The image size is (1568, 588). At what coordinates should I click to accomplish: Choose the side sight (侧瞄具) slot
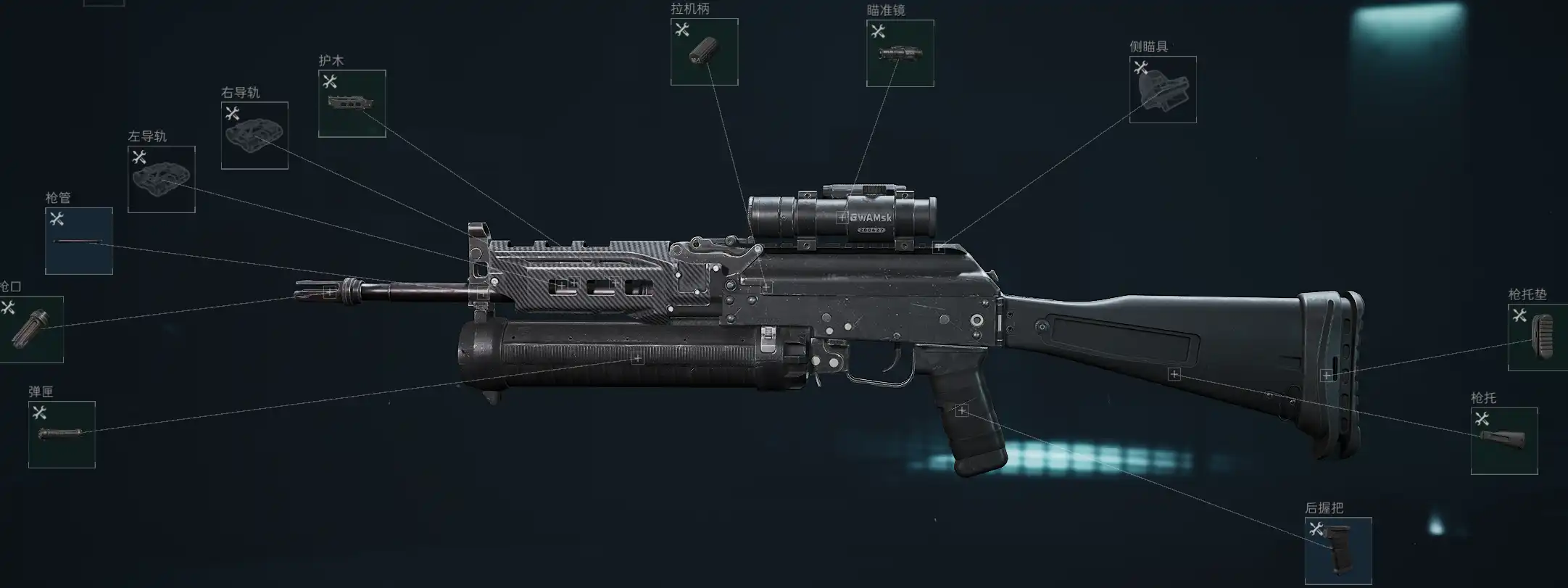point(1163,90)
